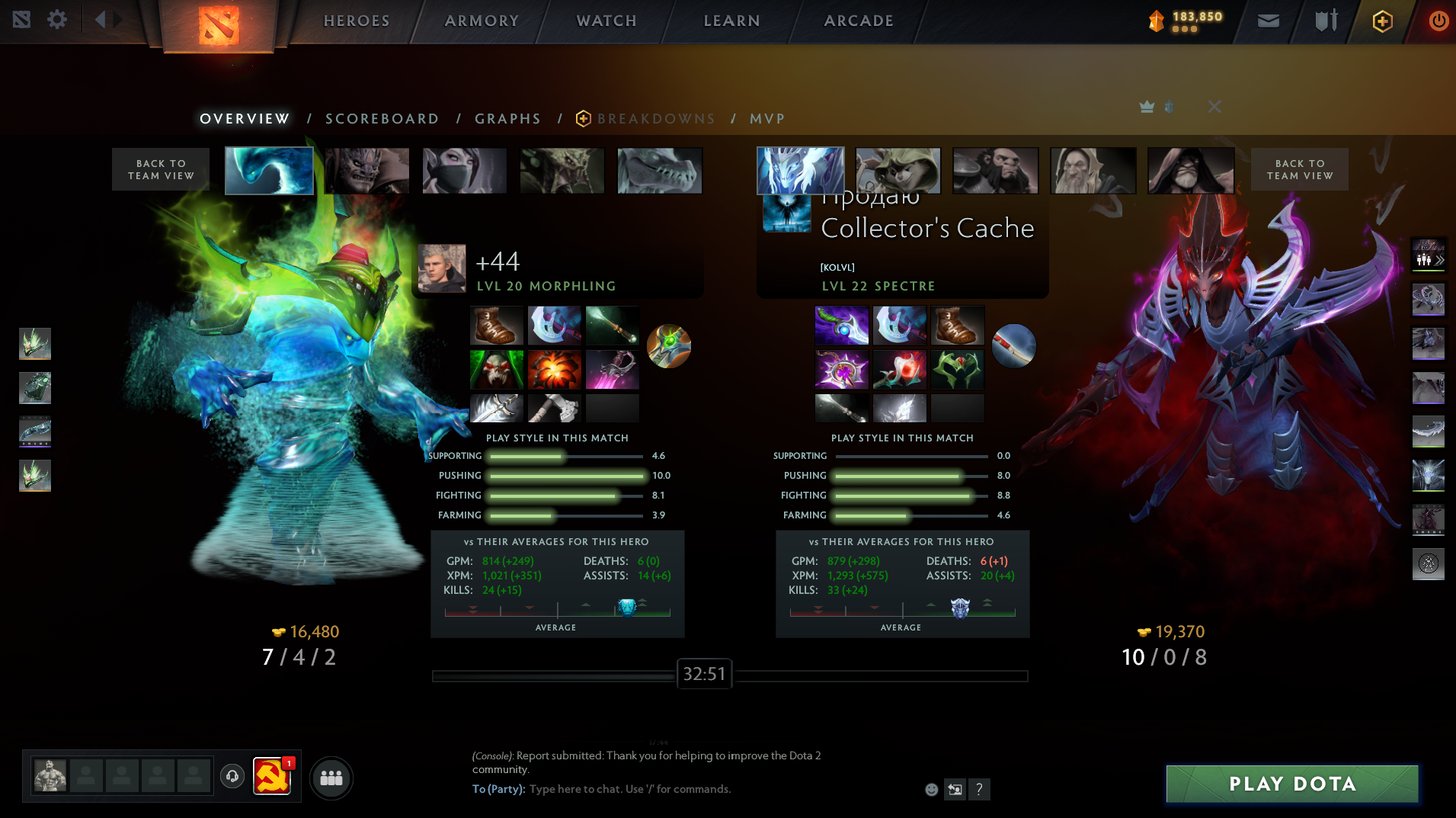Viewport: 1456px width, 818px height.
Task: View the MVP tab
Action: [x=767, y=119]
